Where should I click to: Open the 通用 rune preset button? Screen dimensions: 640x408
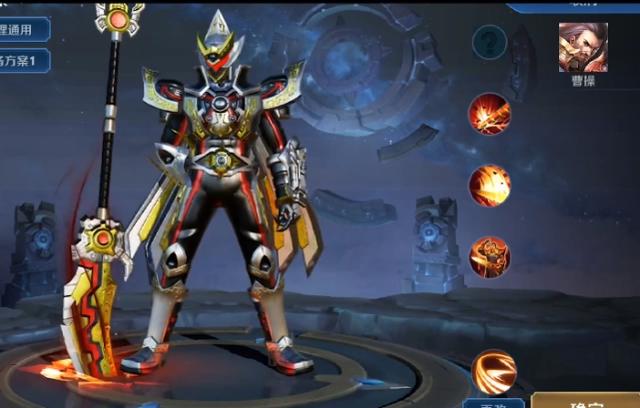click(25, 28)
